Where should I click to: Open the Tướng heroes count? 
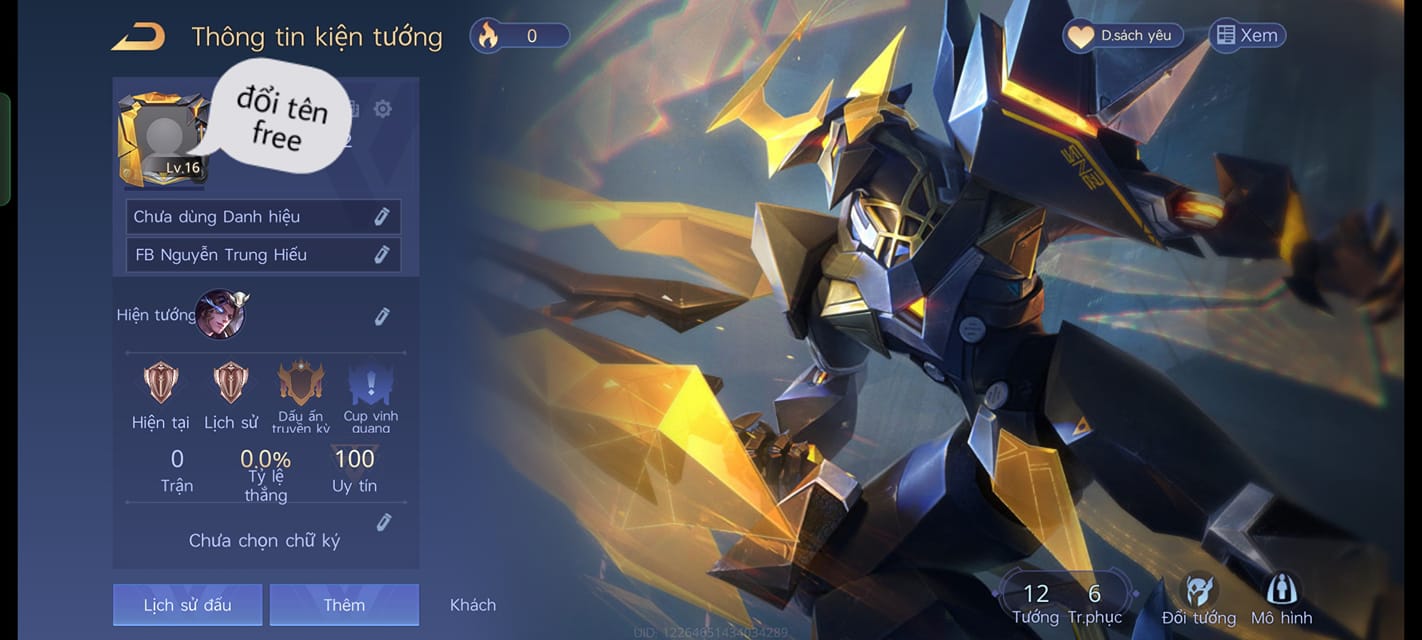click(1035, 604)
